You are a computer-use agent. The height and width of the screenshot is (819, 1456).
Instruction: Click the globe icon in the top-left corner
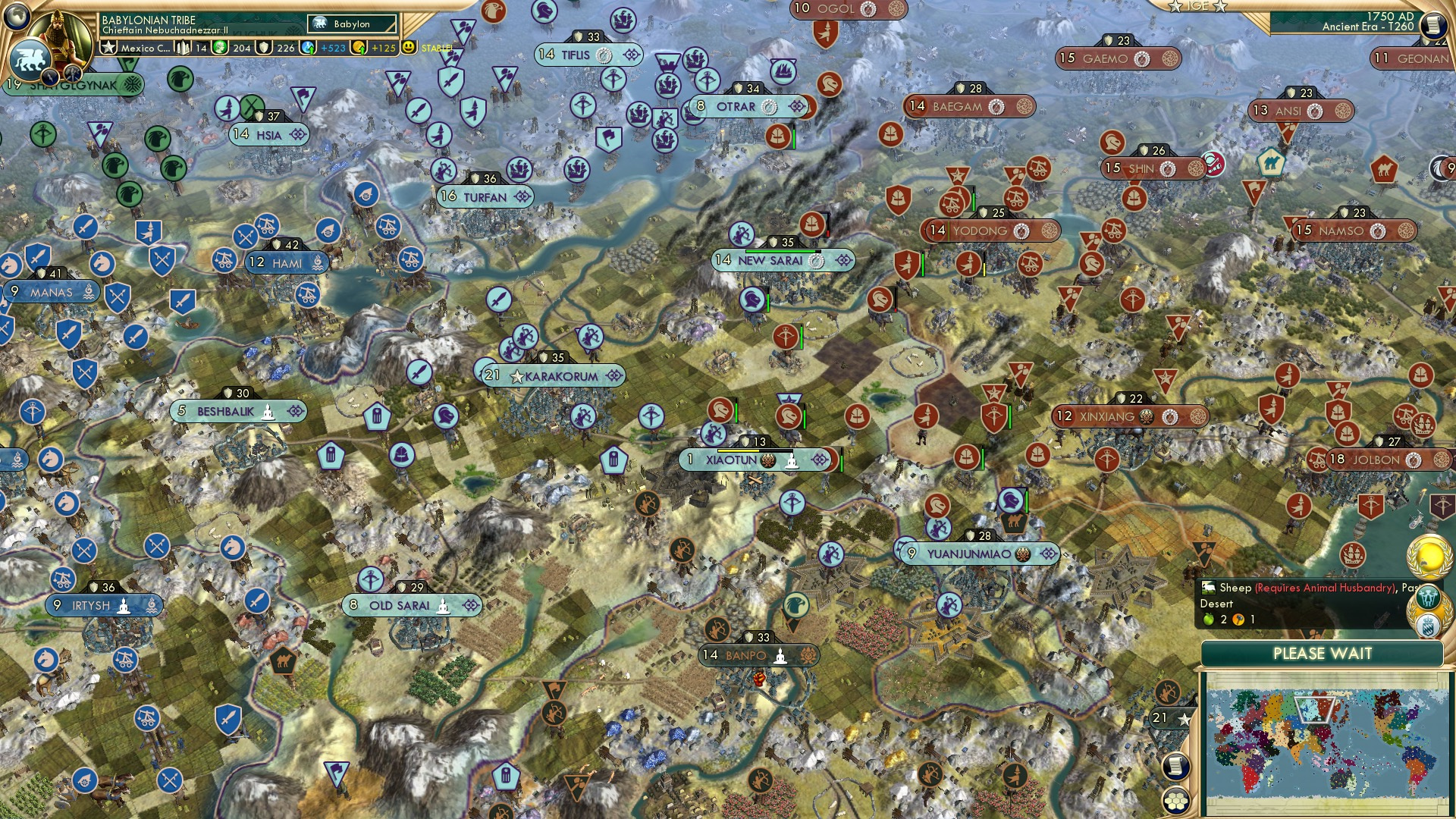tap(17, 17)
